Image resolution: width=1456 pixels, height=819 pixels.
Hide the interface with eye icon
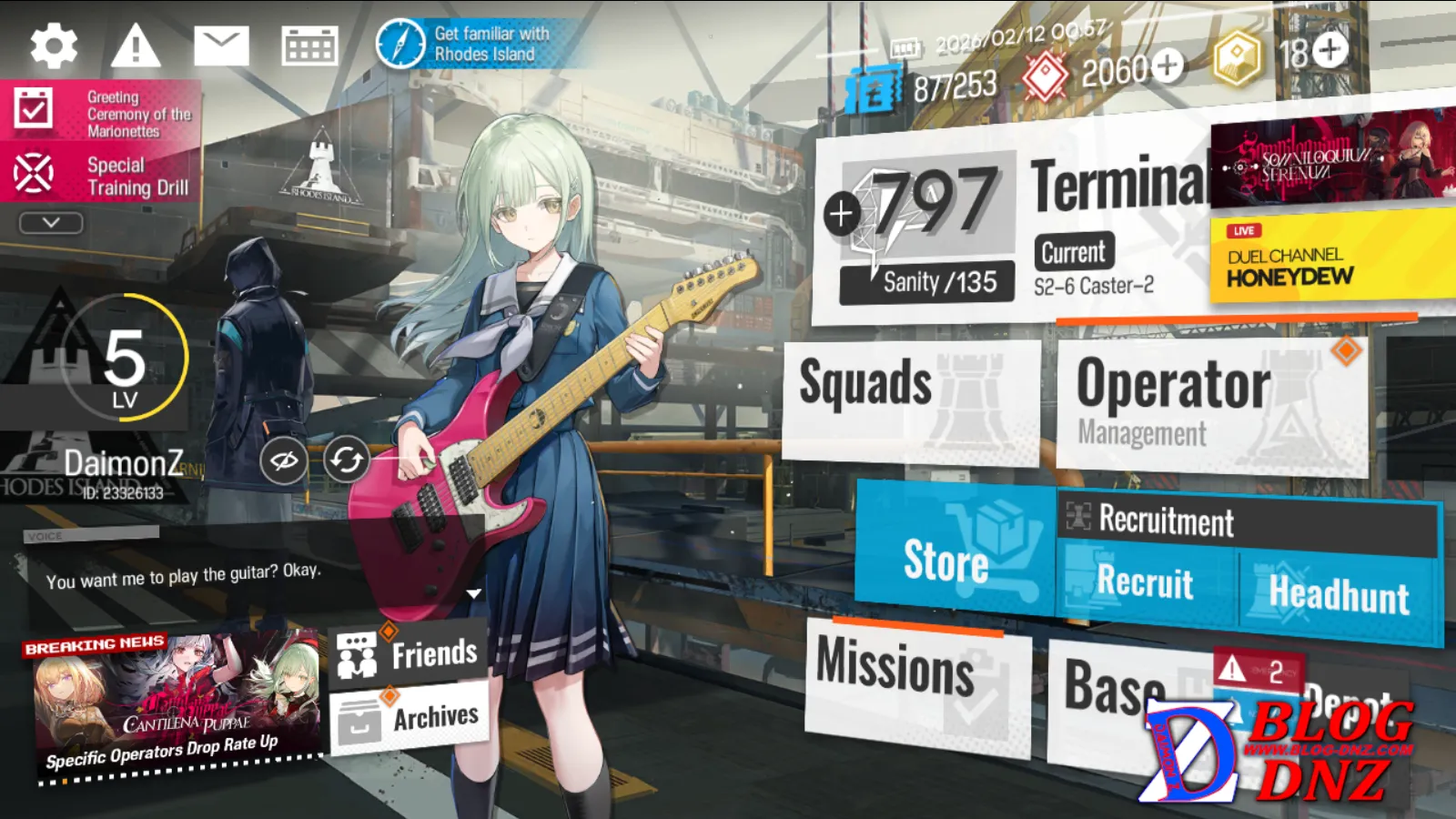pos(283,461)
